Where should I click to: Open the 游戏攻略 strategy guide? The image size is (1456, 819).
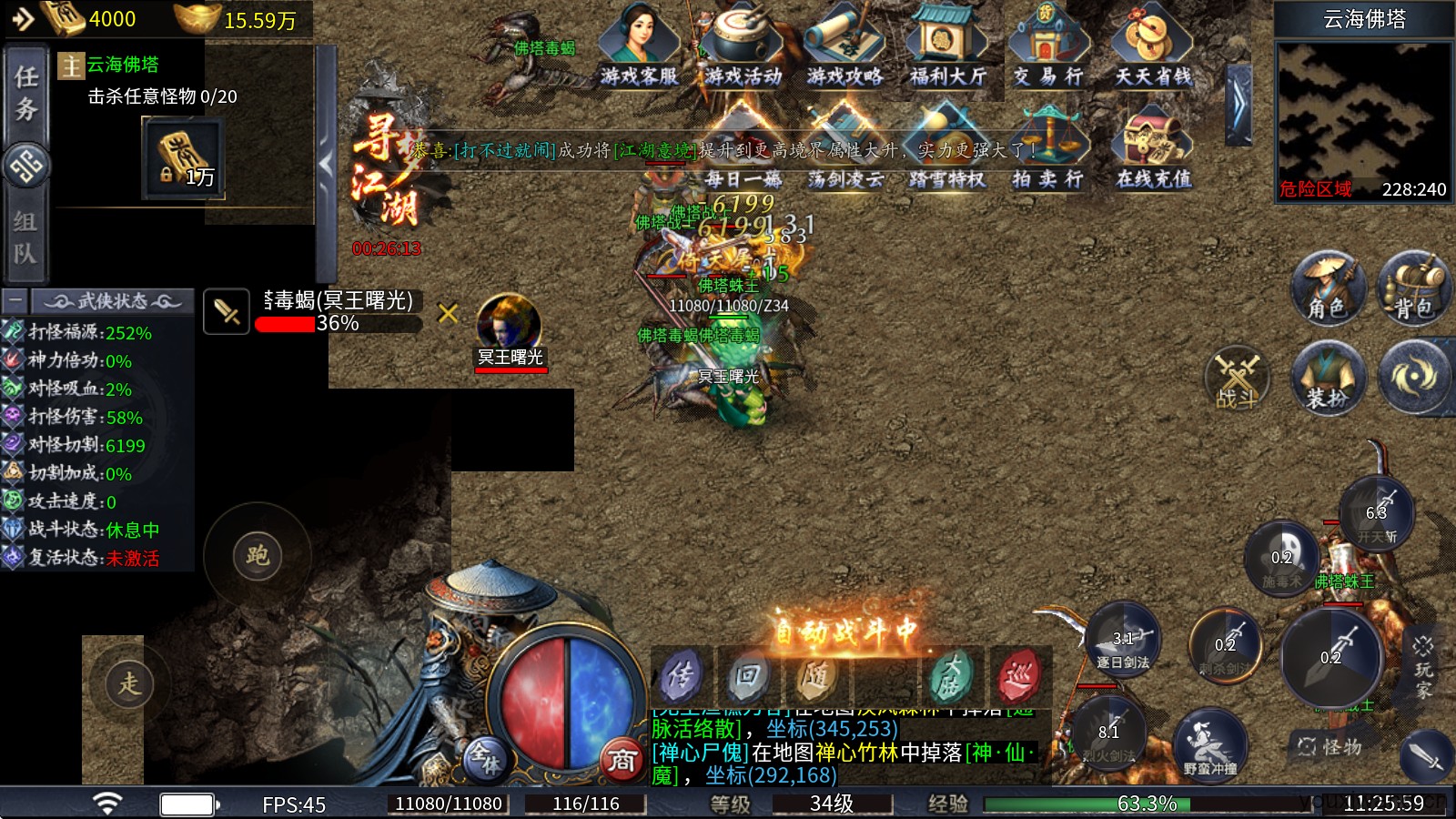(844, 44)
